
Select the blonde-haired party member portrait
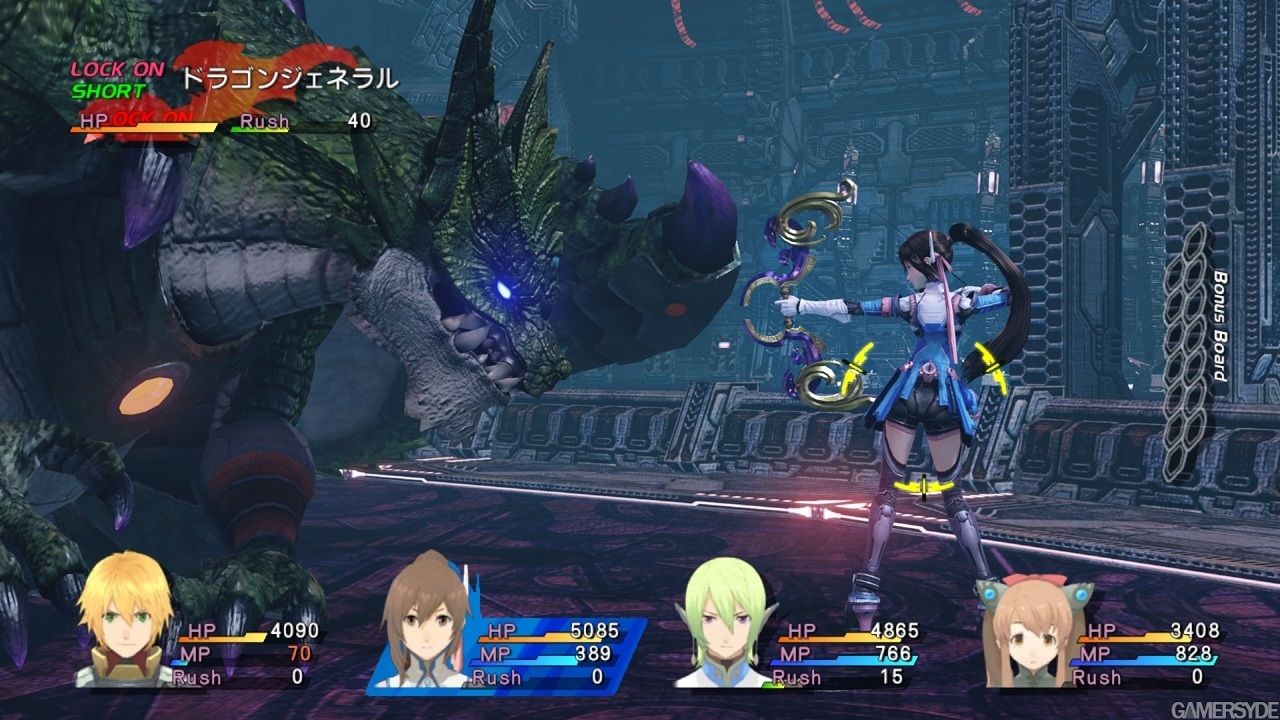pos(125,625)
